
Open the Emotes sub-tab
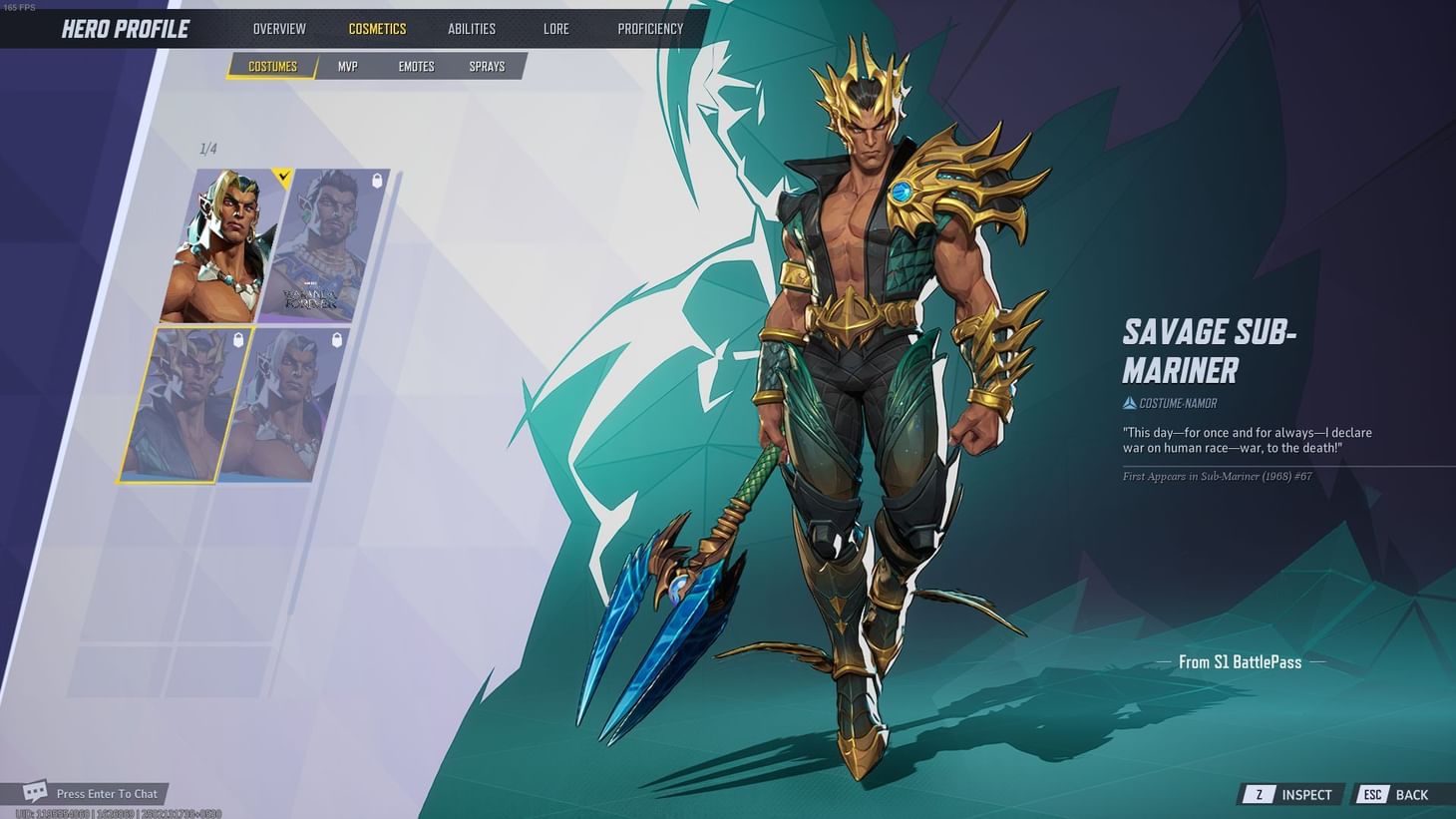(416, 66)
